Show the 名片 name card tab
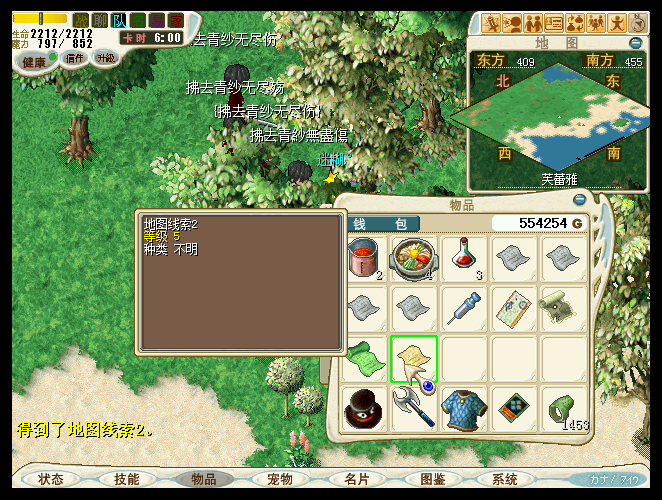662x500 pixels. (x=356, y=479)
